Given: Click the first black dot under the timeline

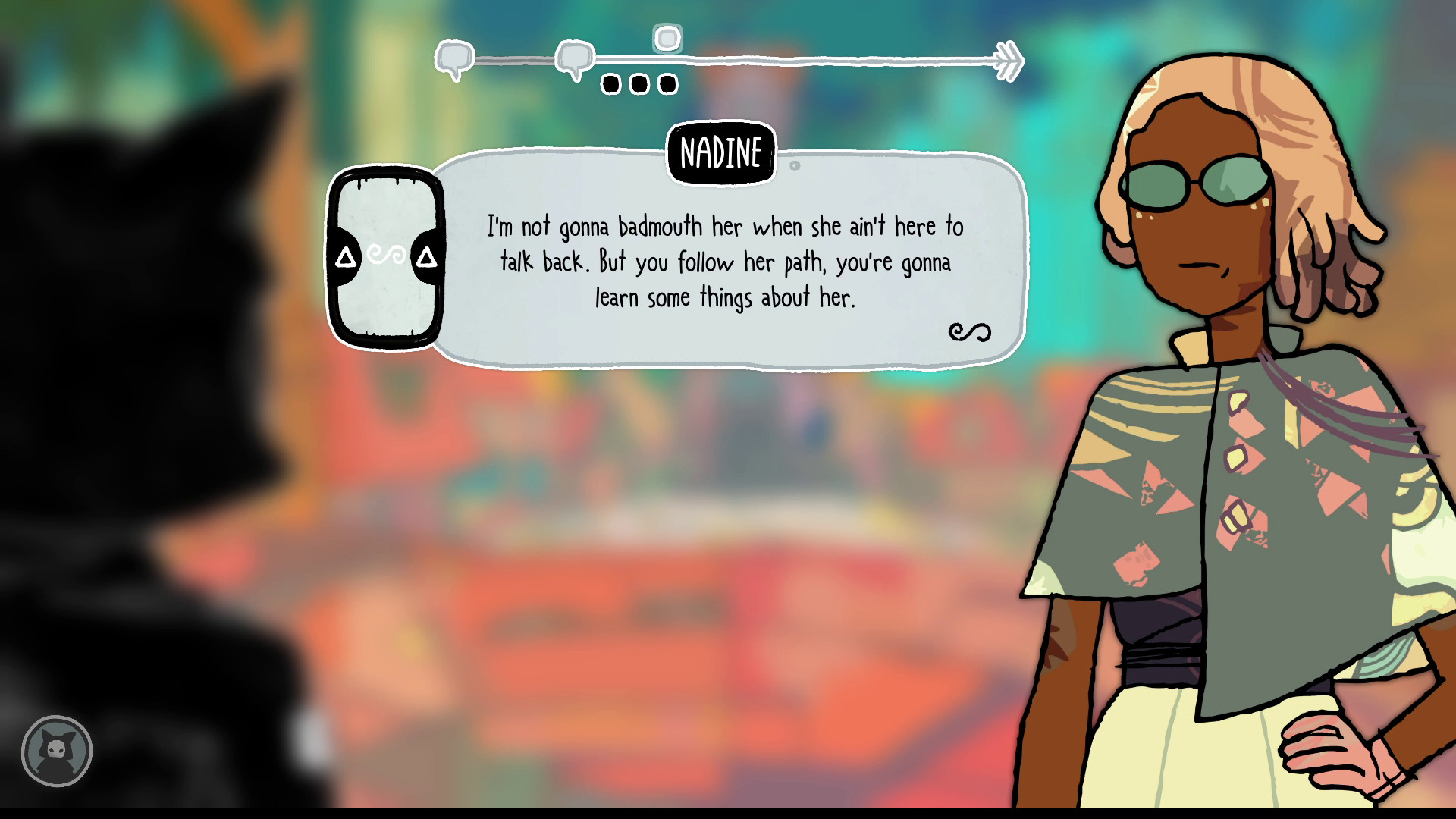Looking at the screenshot, I should pyautogui.click(x=611, y=83).
